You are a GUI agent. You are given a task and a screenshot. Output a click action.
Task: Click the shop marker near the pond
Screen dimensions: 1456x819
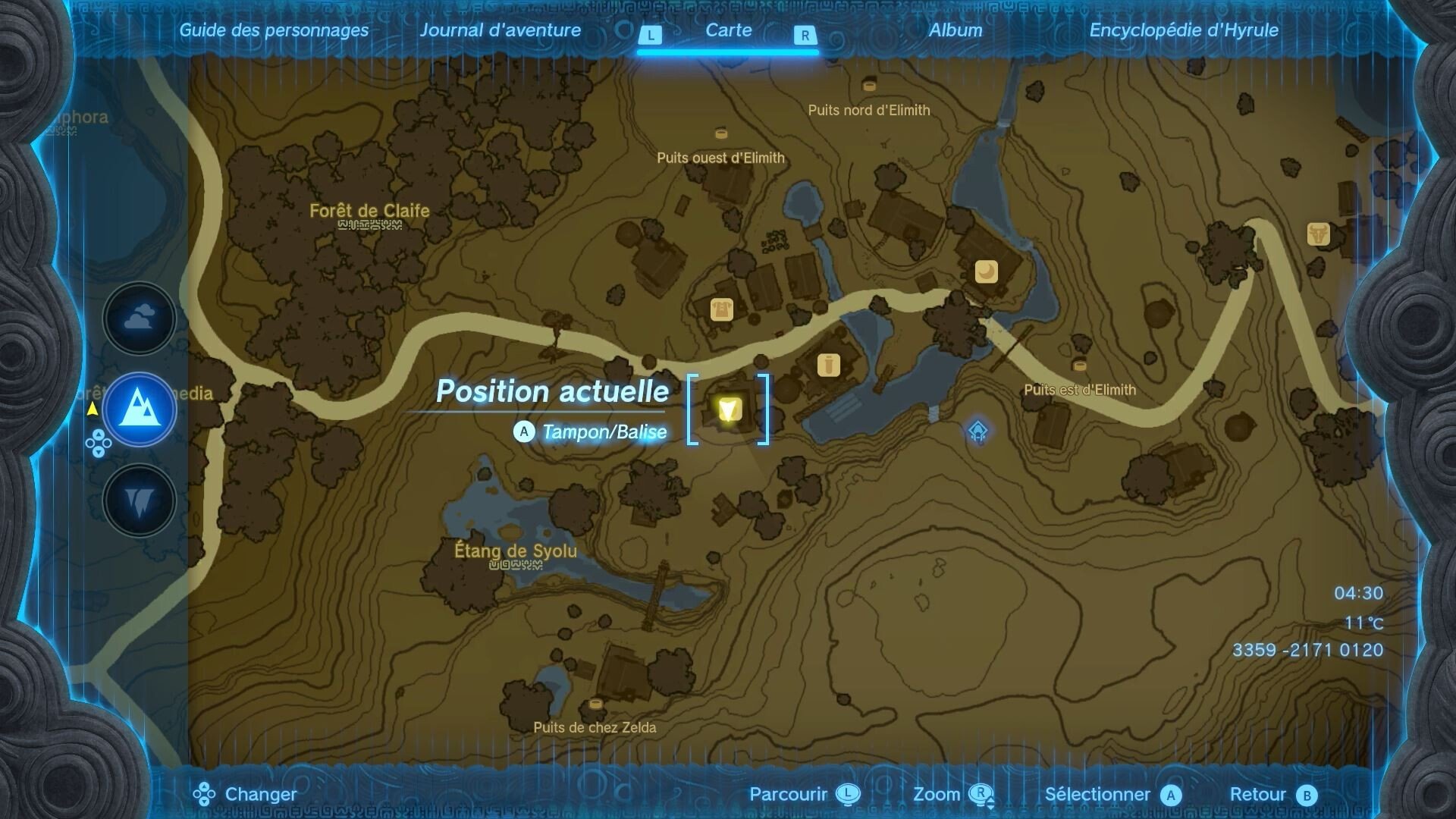click(x=828, y=366)
